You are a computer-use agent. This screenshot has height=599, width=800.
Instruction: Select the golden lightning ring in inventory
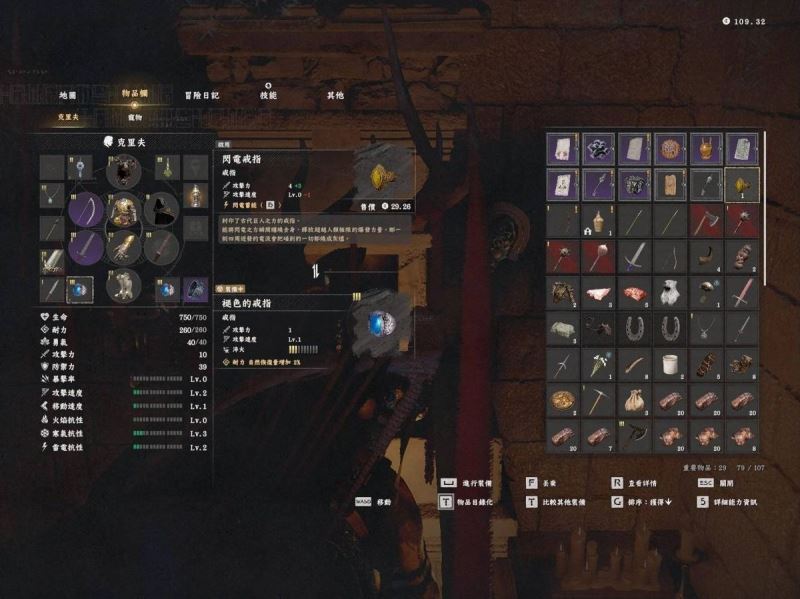pyautogui.click(x=742, y=185)
